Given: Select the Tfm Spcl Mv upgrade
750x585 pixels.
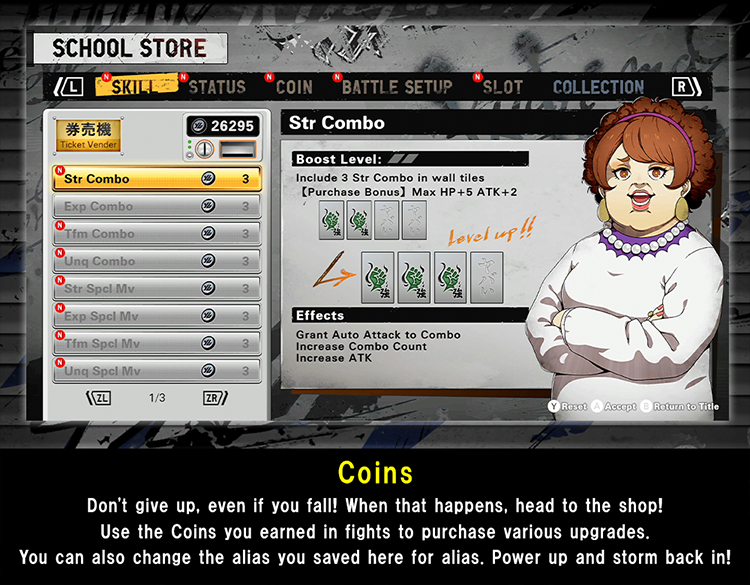Looking at the screenshot, I should [x=157, y=344].
